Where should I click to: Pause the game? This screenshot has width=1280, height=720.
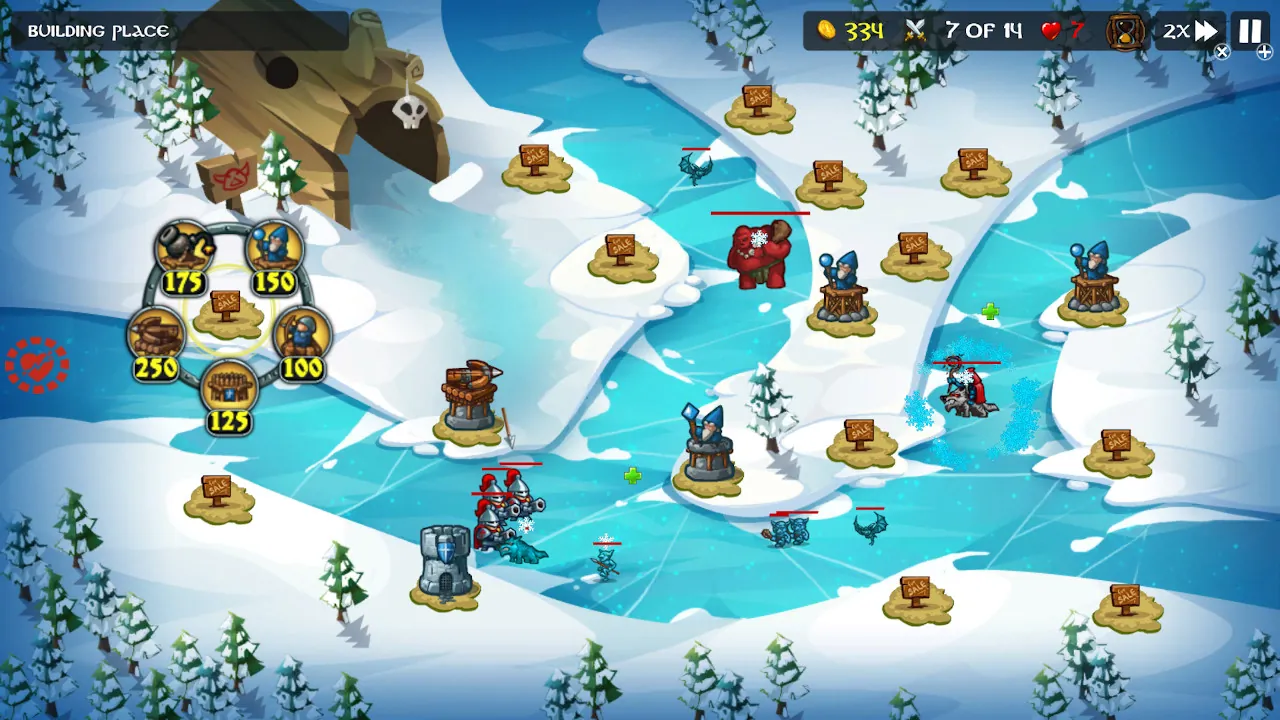tap(1248, 31)
